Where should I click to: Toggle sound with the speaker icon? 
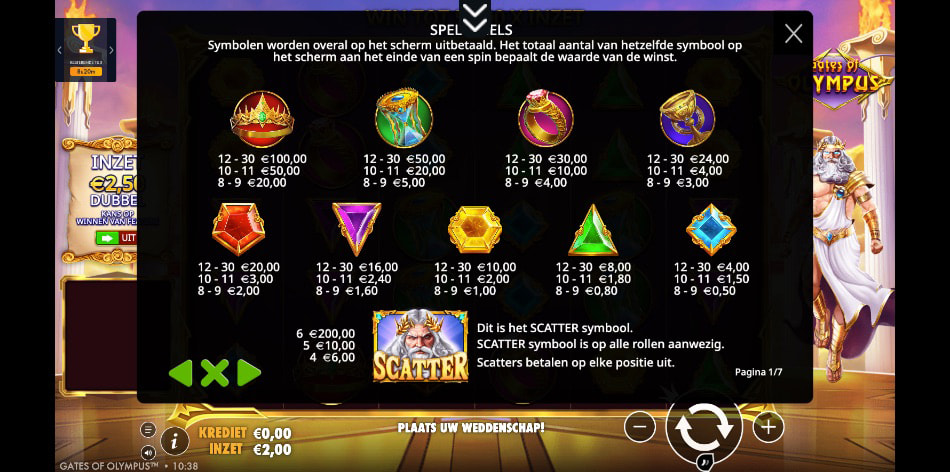pos(148,451)
